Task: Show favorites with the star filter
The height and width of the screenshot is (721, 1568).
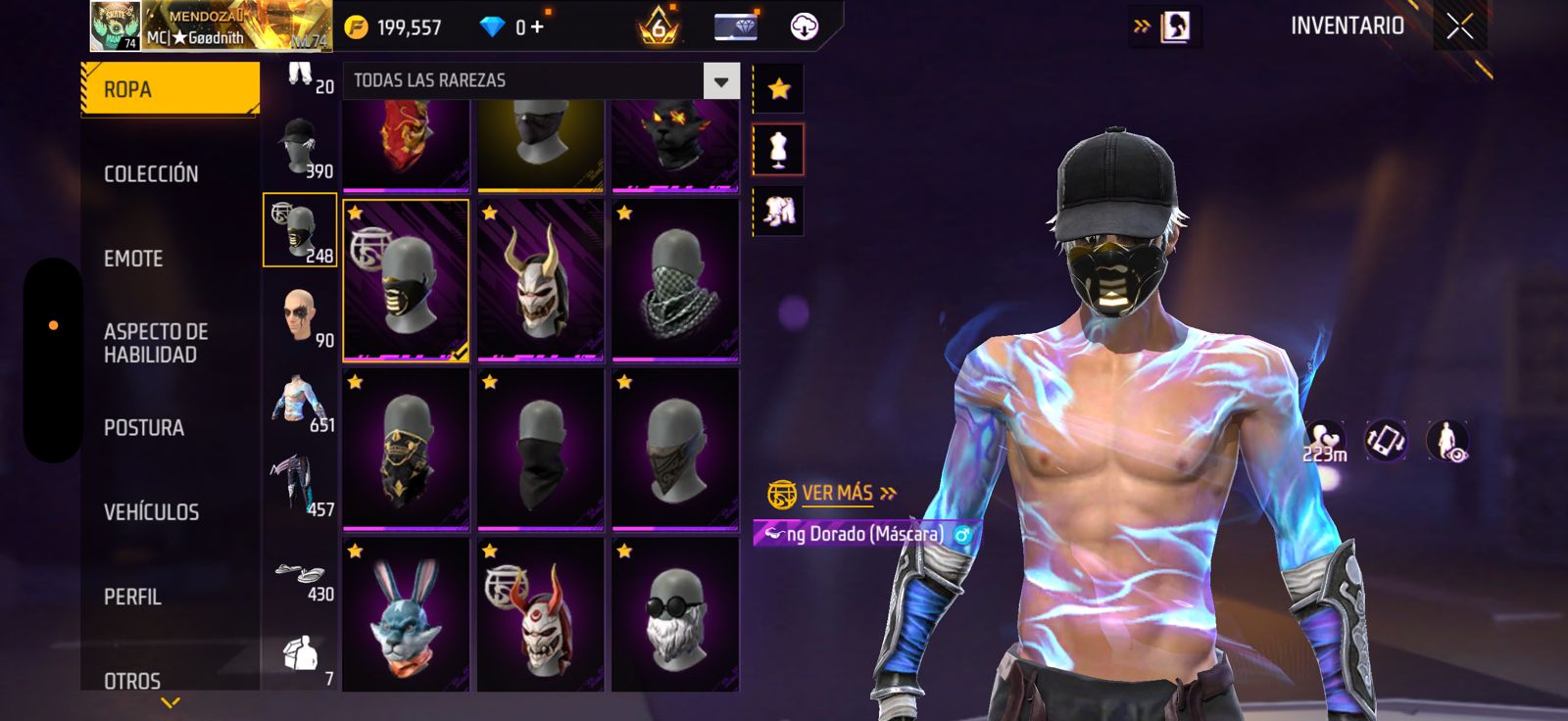Action: pos(779,89)
